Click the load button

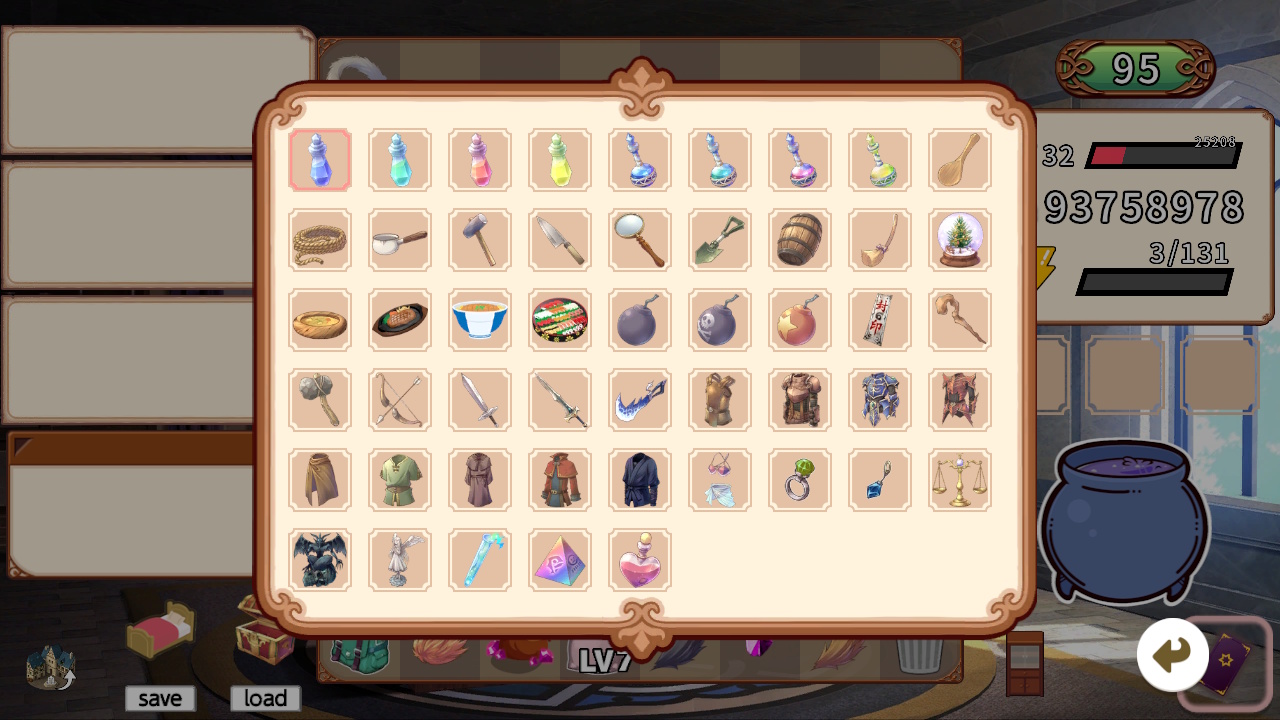point(264,698)
